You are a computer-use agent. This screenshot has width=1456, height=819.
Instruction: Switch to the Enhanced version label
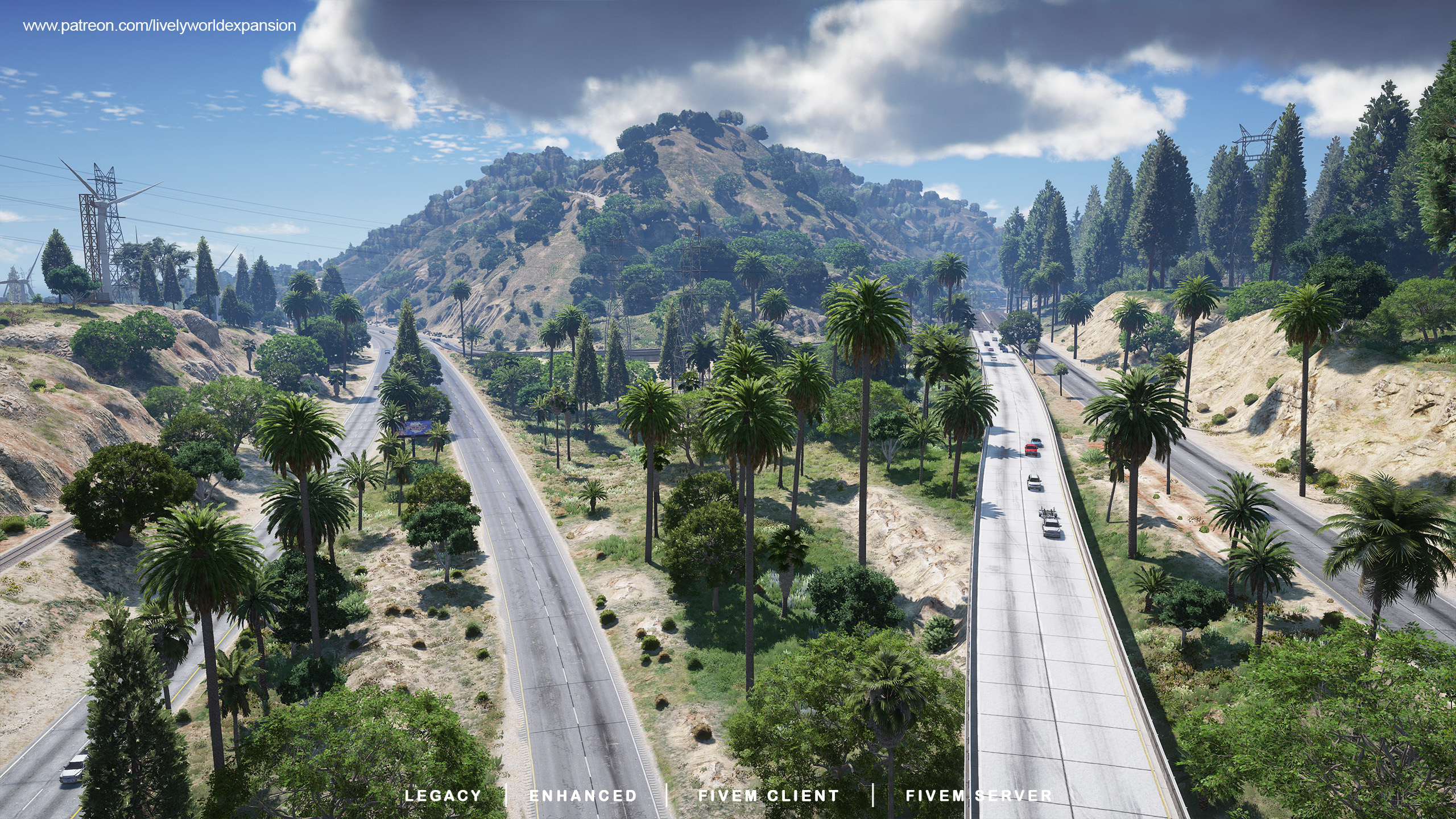583,796
